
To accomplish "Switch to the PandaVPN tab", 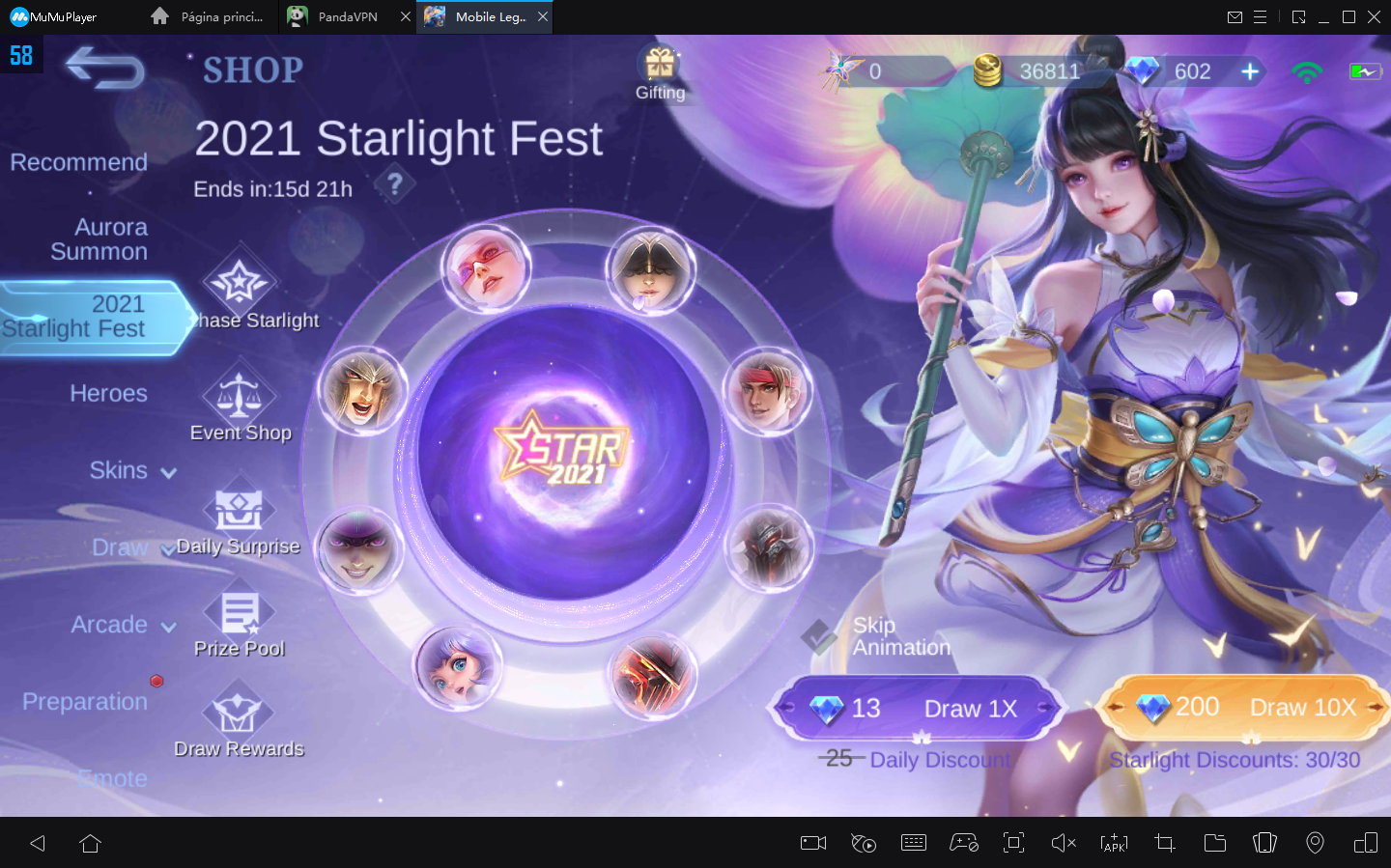I will [343, 16].
